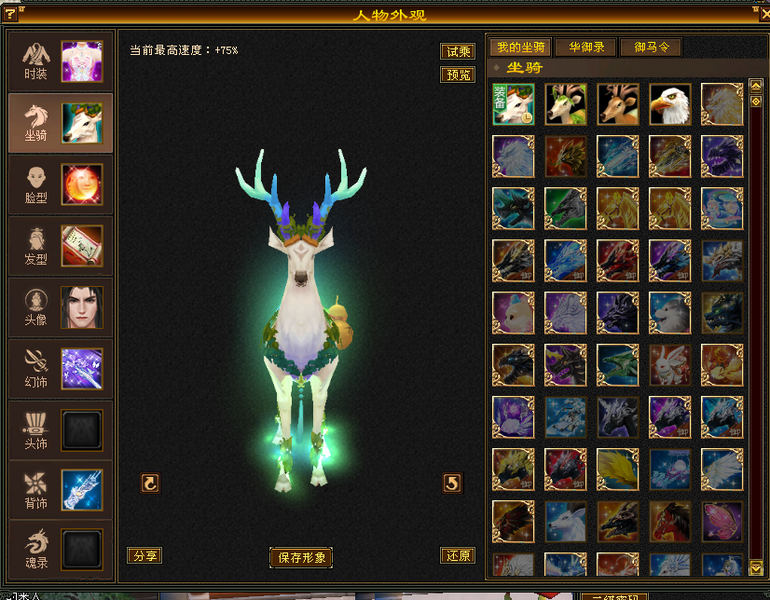Select the 坐骑 mount category
The image size is (770, 600).
tap(60, 123)
